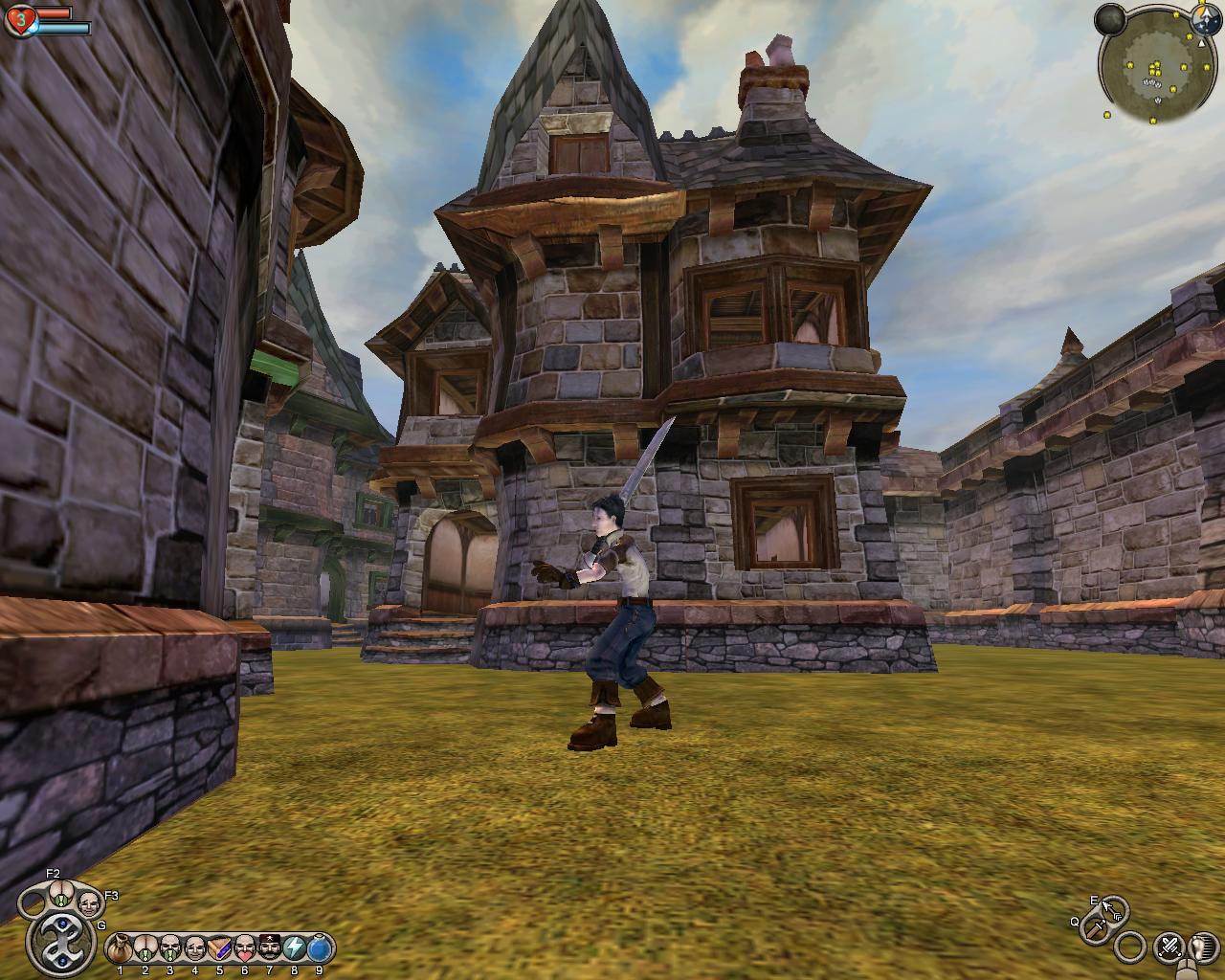Choose the smiling bald face expression
Screen dimensions: 1225x980
194,948
